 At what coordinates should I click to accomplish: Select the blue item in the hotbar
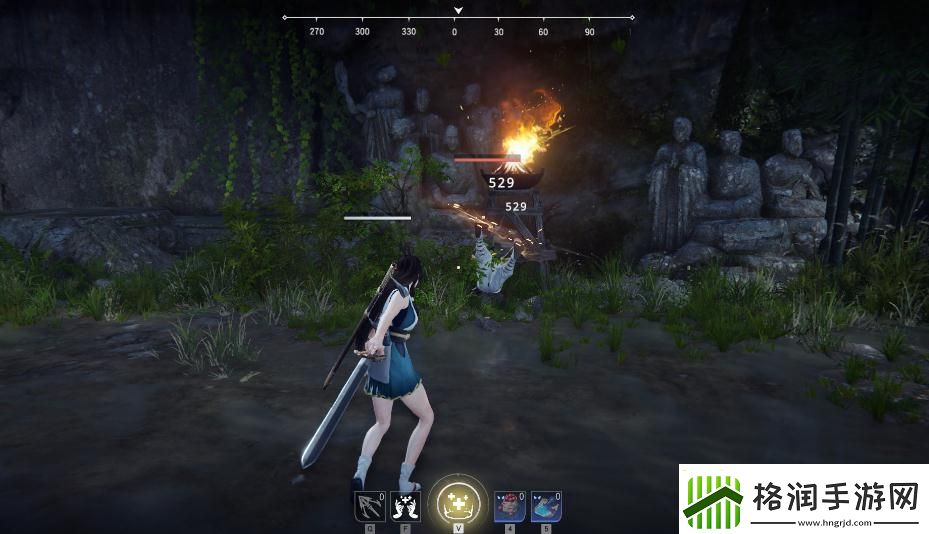[x=545, y=507]
